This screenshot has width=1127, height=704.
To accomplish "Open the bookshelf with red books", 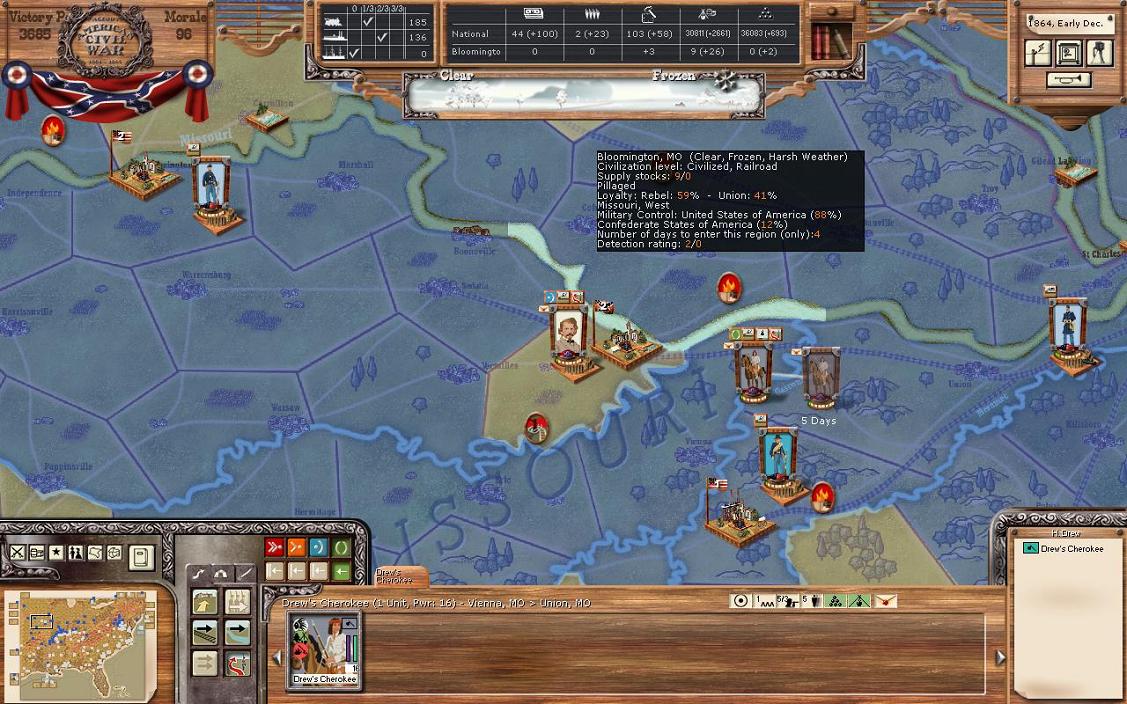I will pos(830,41).
